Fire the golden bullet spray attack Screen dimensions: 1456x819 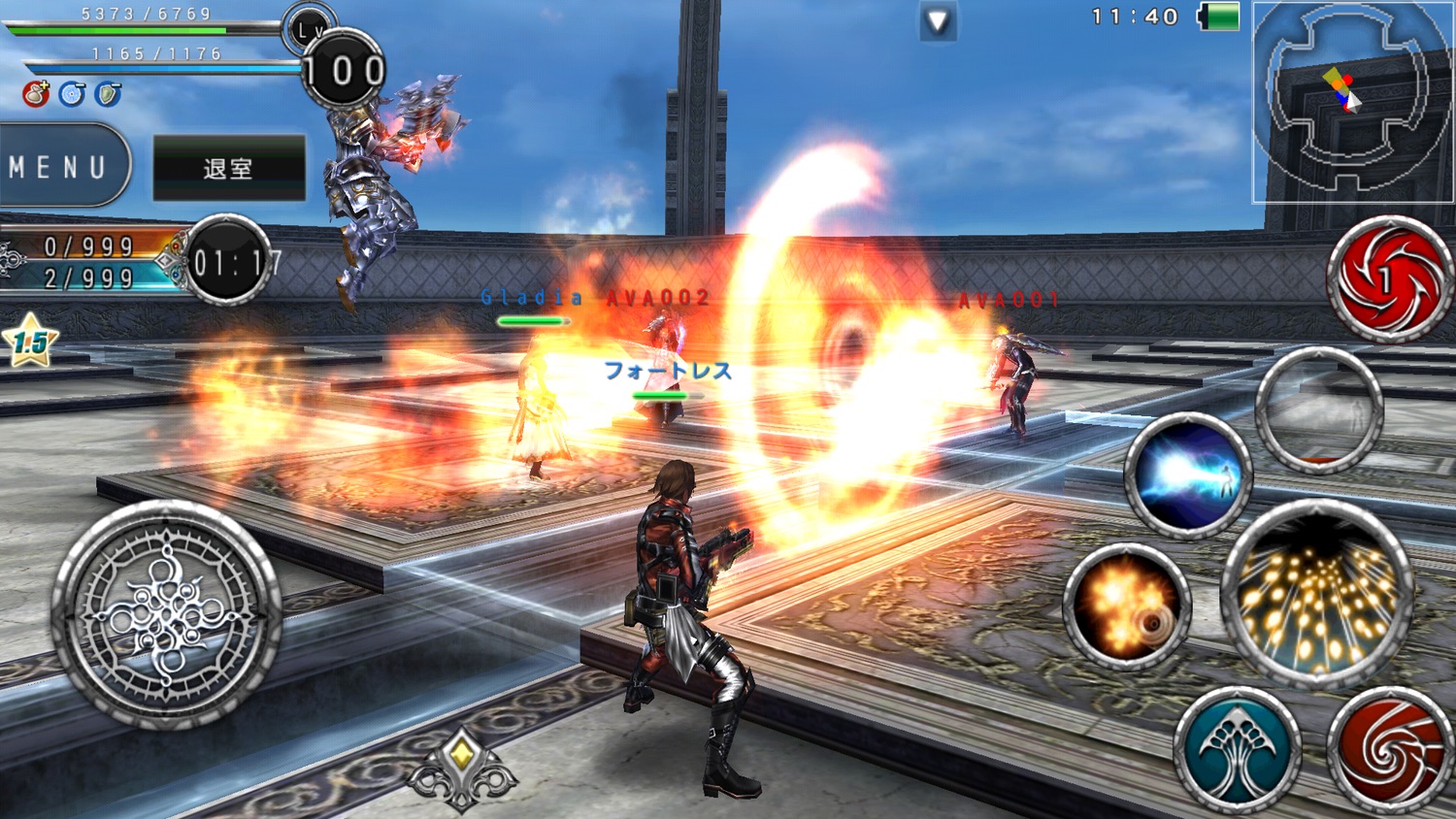[1318, 593]
